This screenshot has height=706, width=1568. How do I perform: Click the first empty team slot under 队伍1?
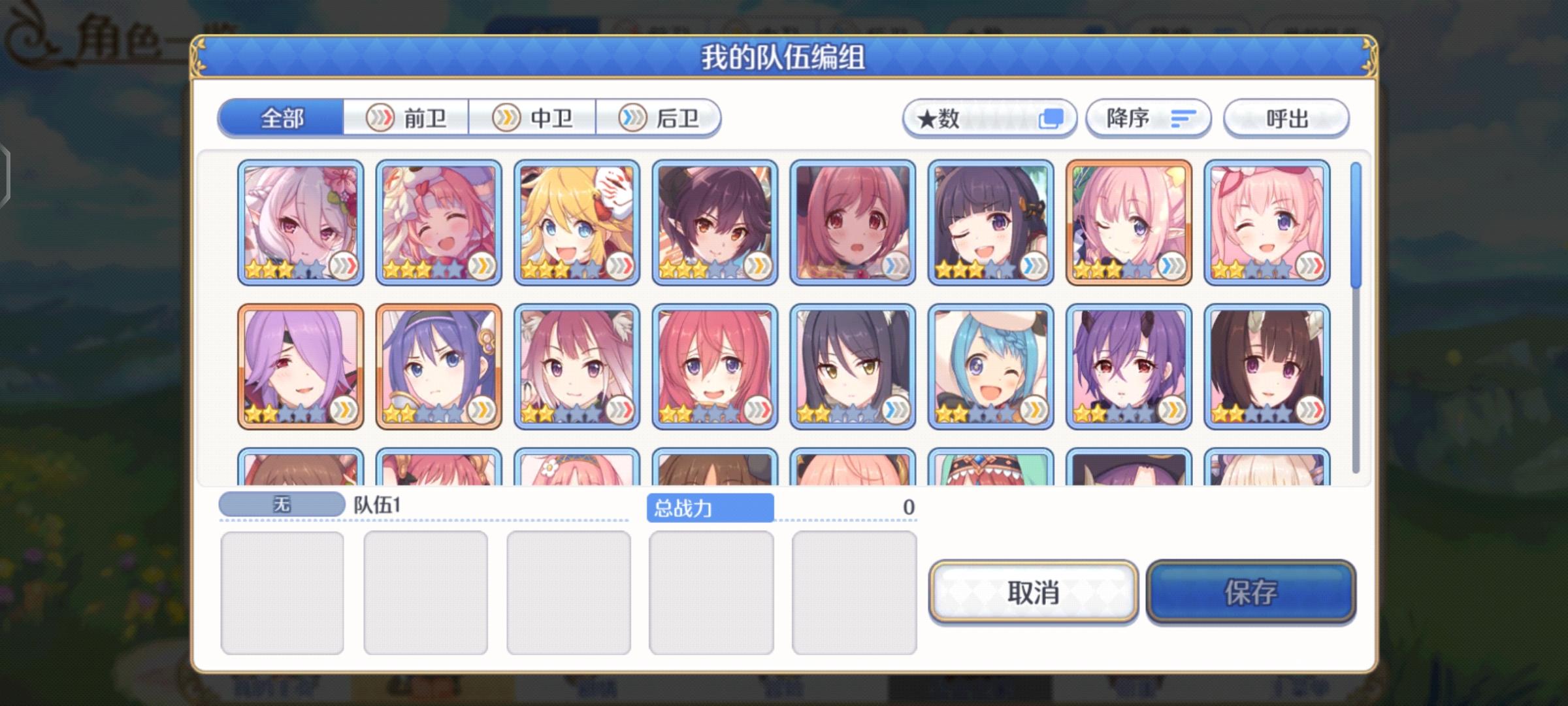(x=284, y=592)
